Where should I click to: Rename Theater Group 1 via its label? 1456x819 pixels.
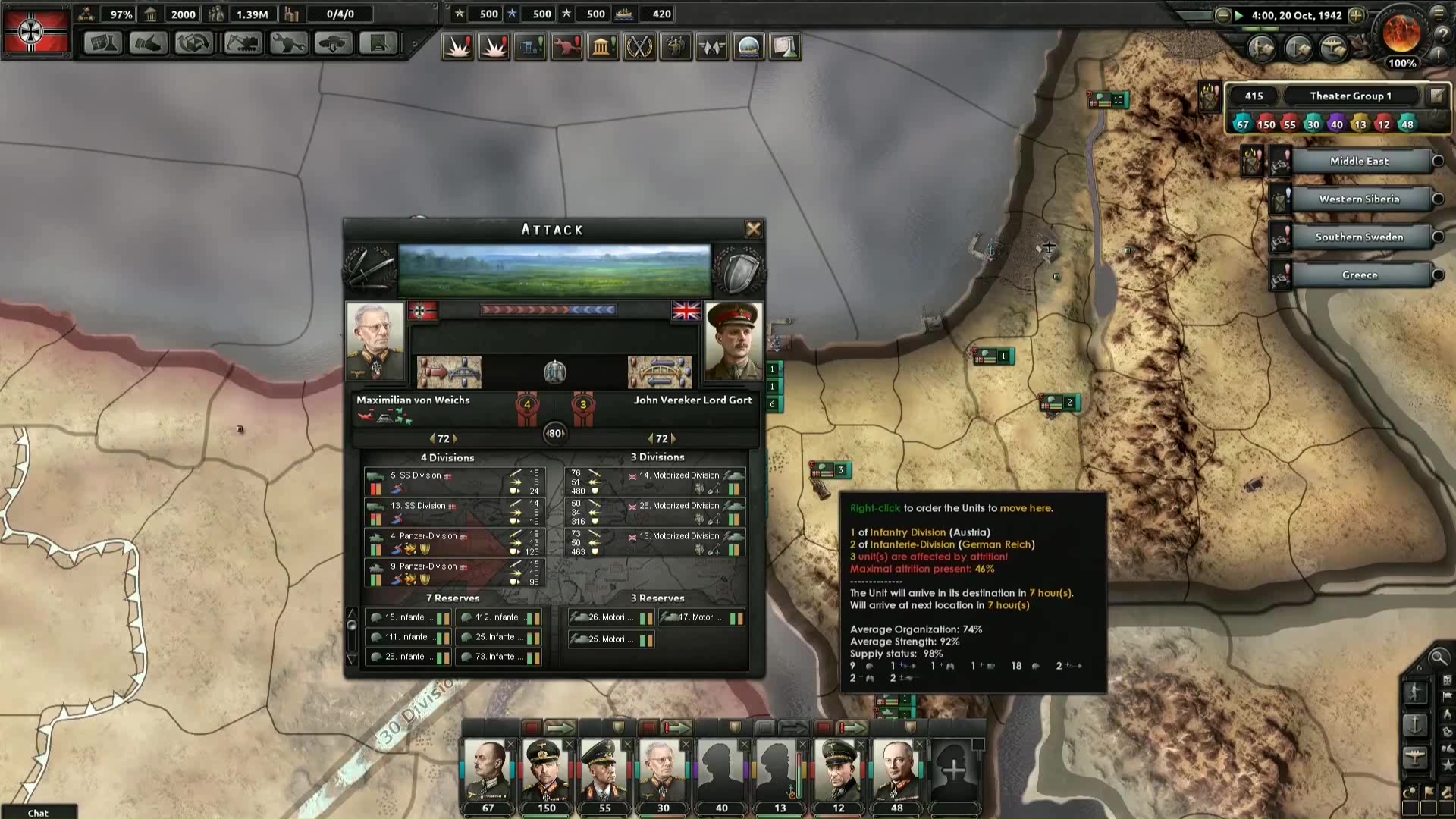1351,96
